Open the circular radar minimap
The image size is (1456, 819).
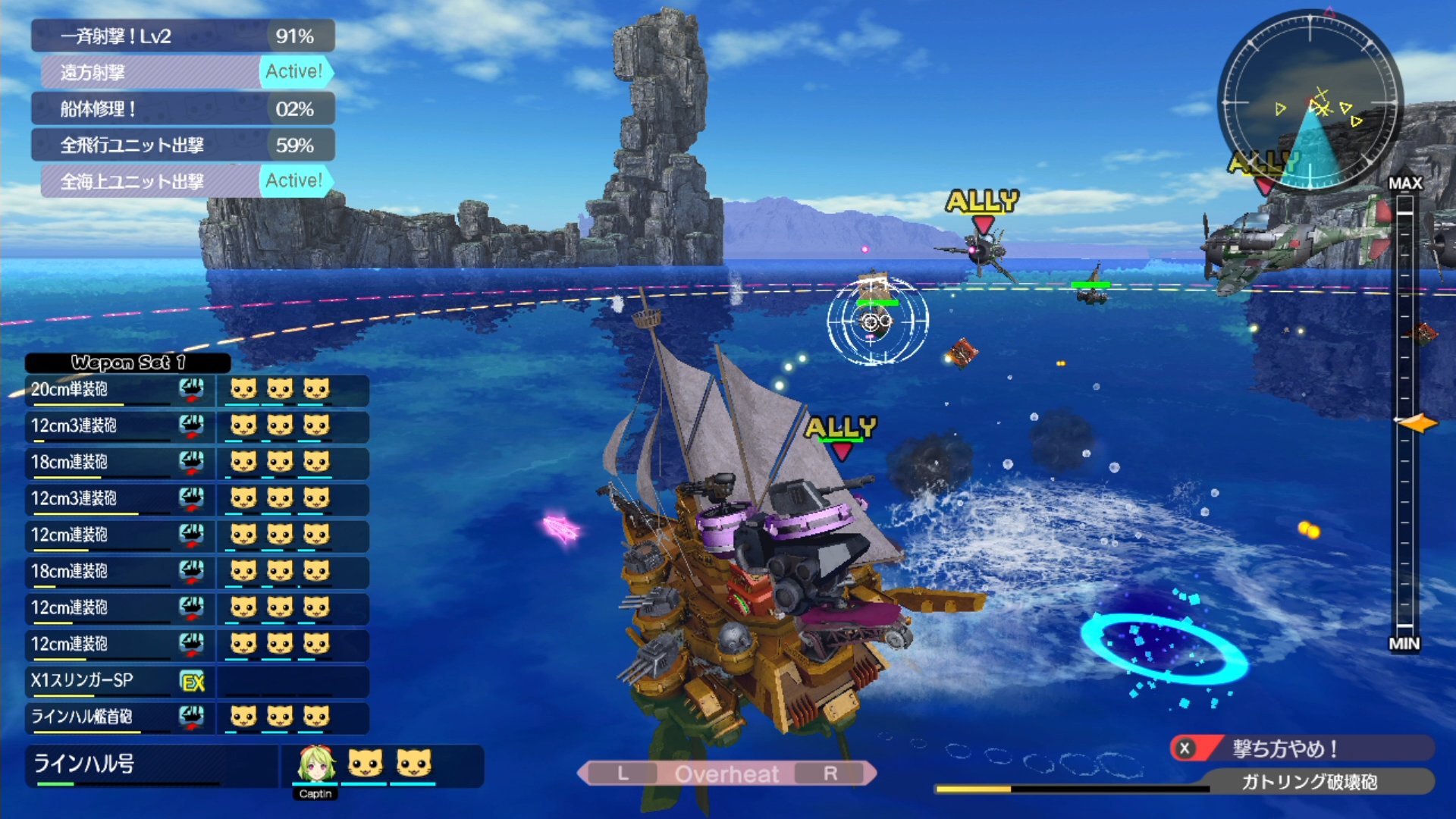click(x=1310, y=101)
